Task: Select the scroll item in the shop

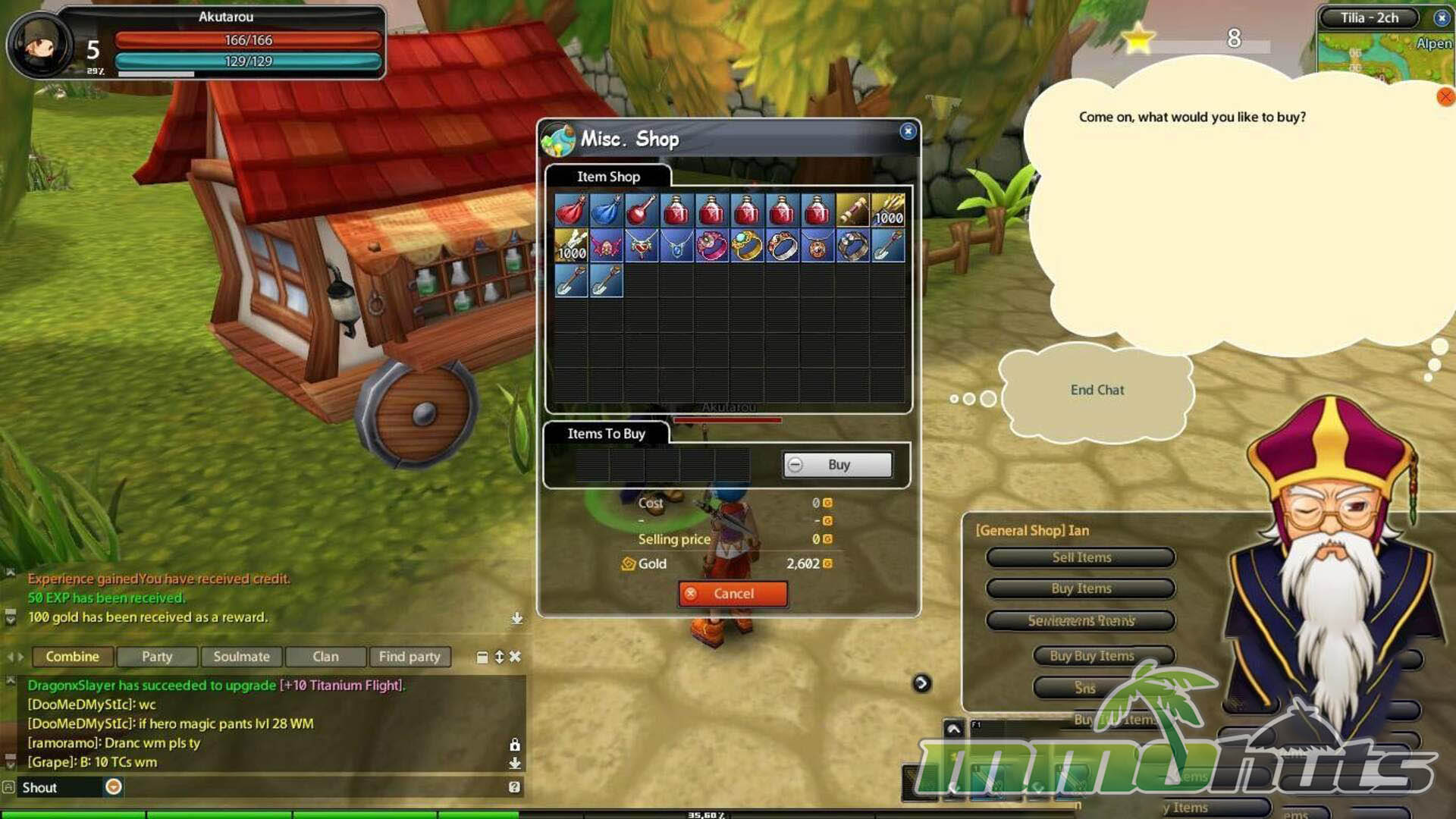Action: (852, 210)
